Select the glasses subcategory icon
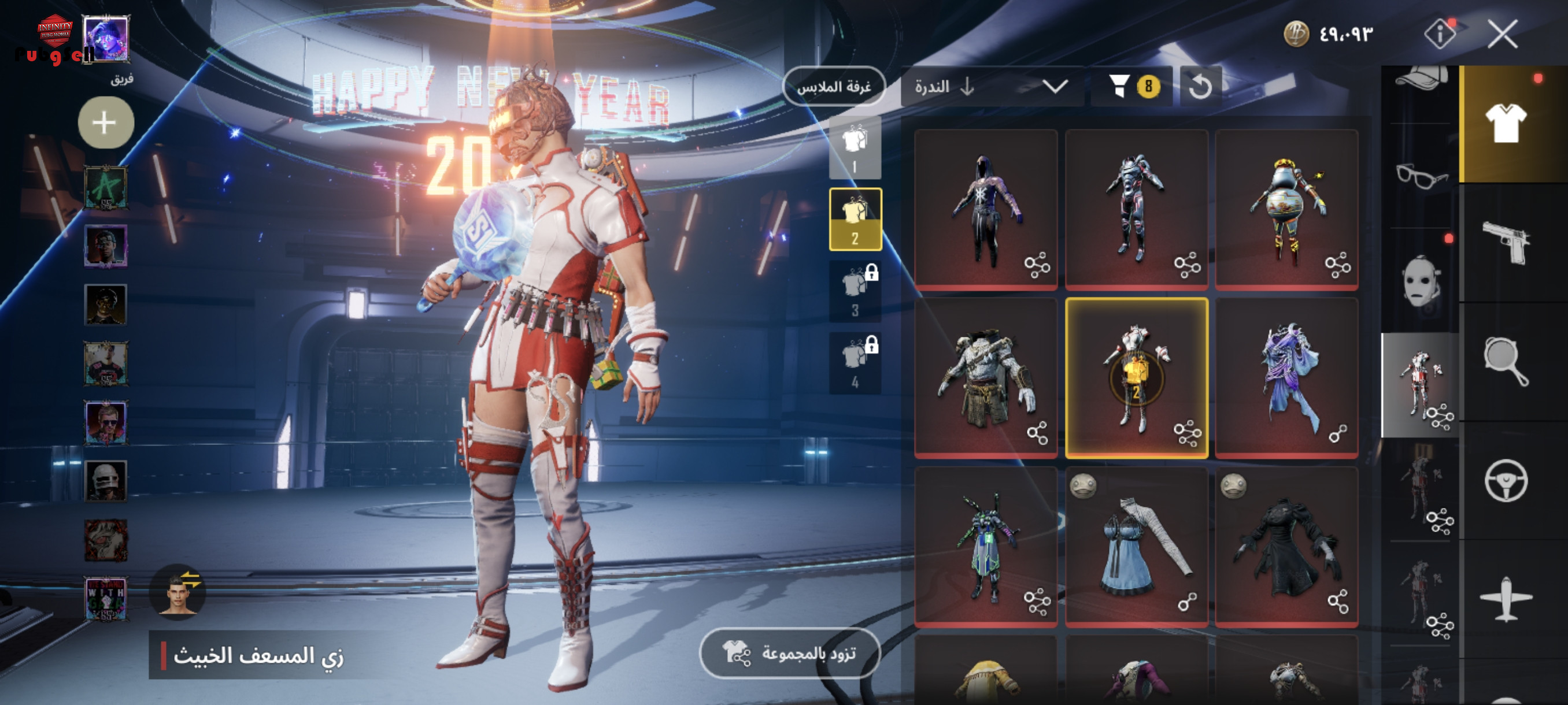1568x705 pixels. [1420, 176]
